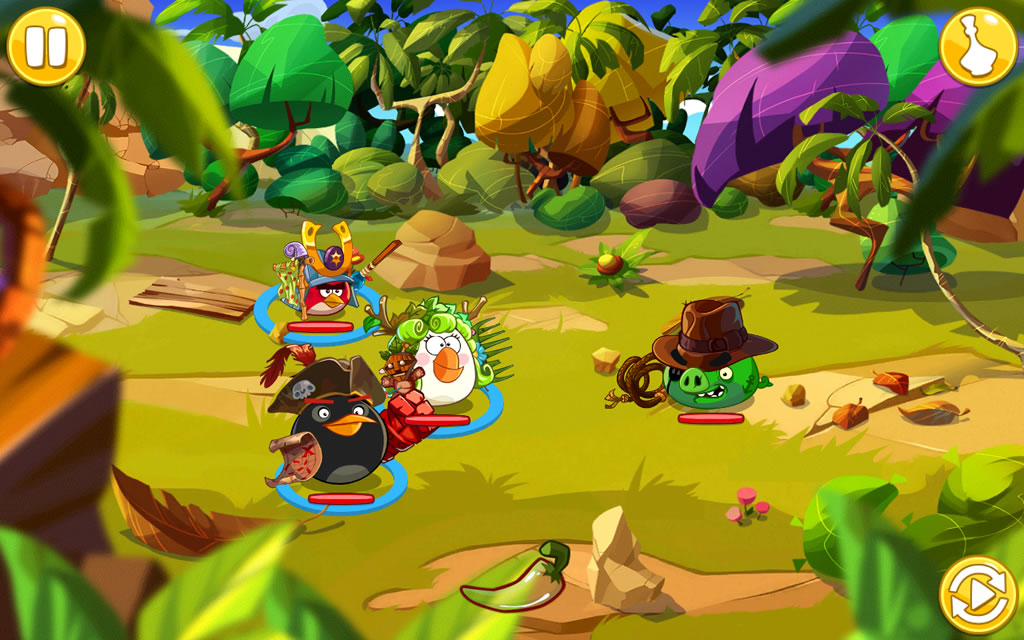Pause the battle

click(x=46, y=46)
